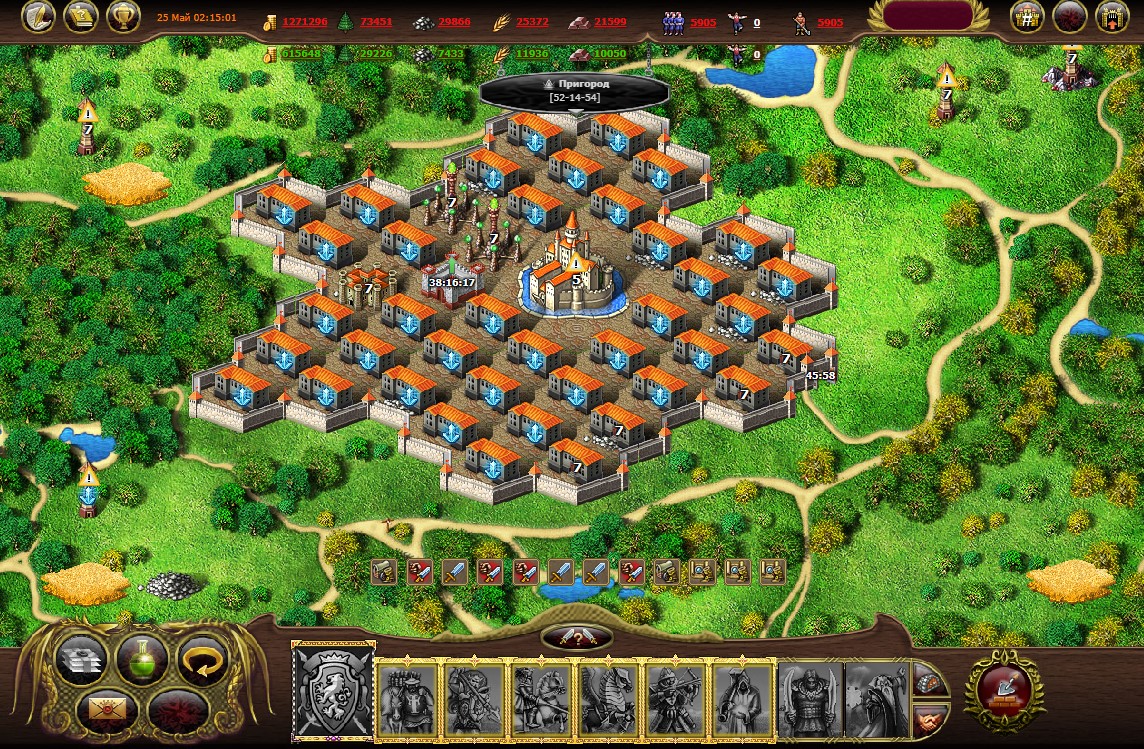Open the stacked papers button
This screenshot has height=749, width=1144.
pyautogui.click(x=81, y=661)
